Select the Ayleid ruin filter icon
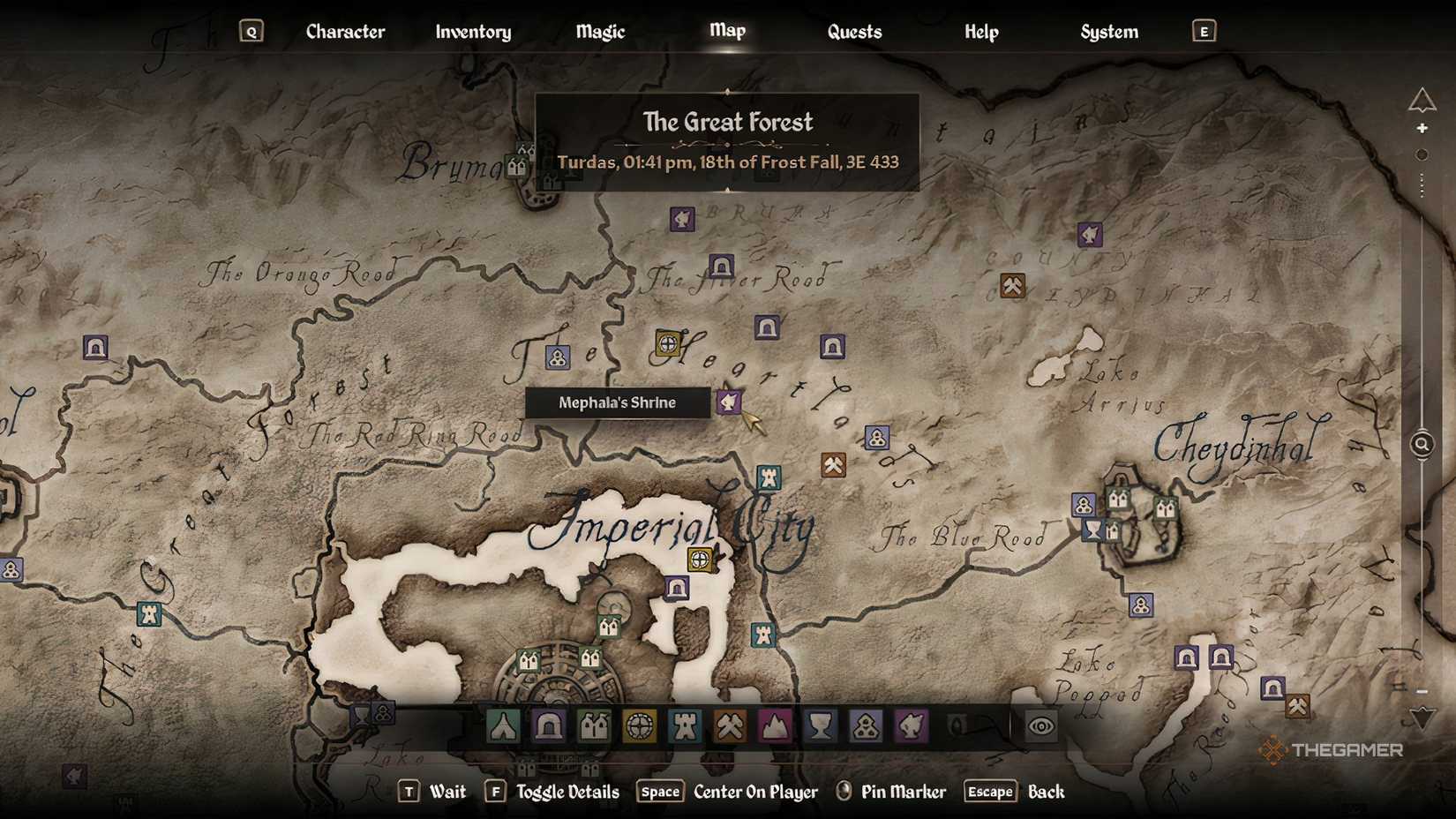 click(639, 726)
